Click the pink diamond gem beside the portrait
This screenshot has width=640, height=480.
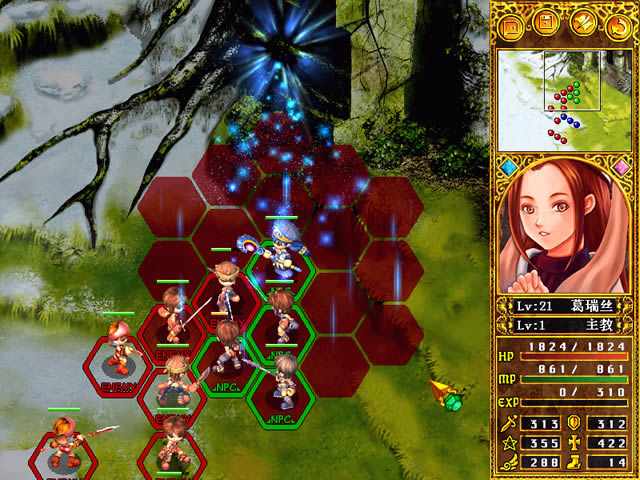pos(622,166)
